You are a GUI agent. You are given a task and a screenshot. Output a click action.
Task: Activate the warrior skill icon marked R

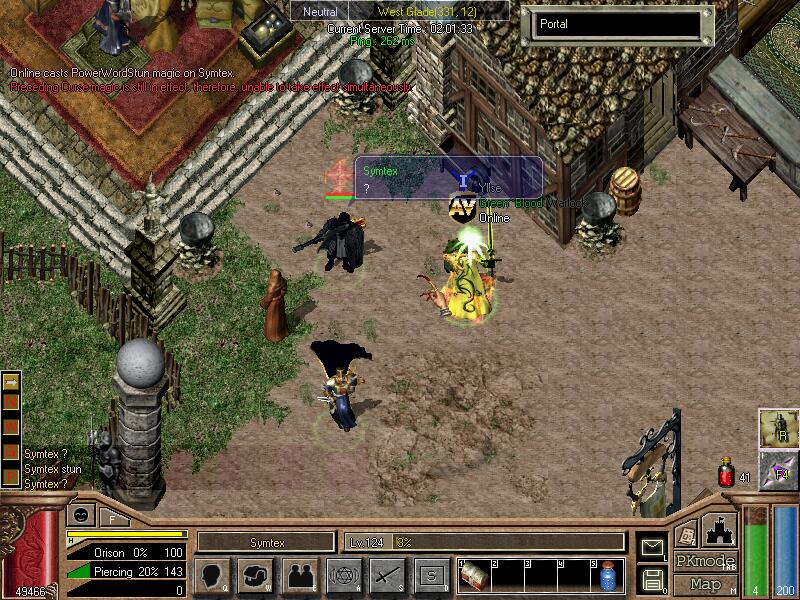[x=778, y=428]
